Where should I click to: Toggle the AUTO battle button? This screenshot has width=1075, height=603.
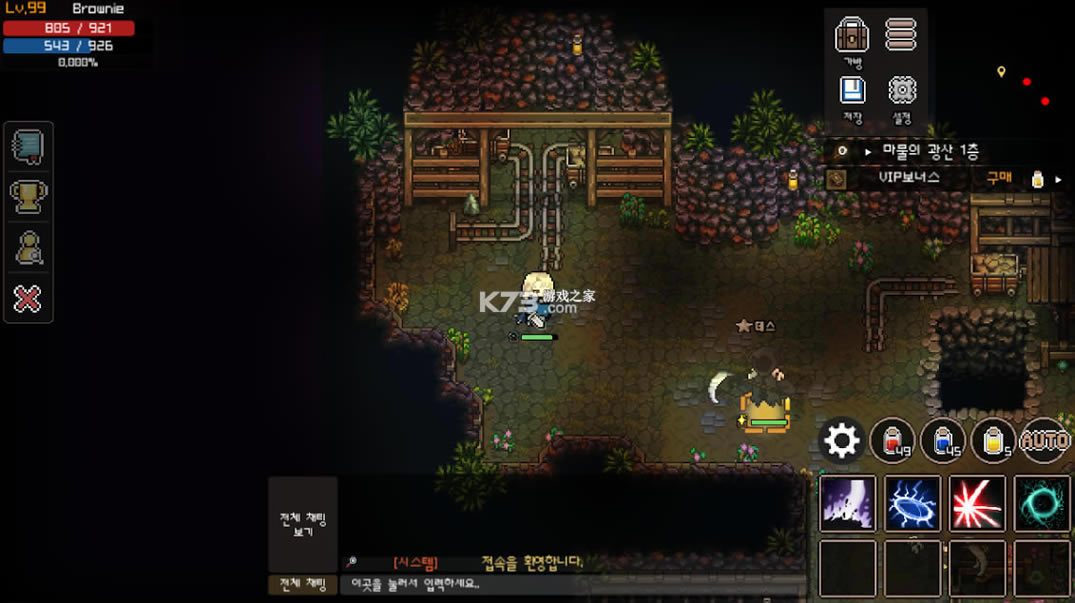pyautogui.click(x=1045, y=440)
